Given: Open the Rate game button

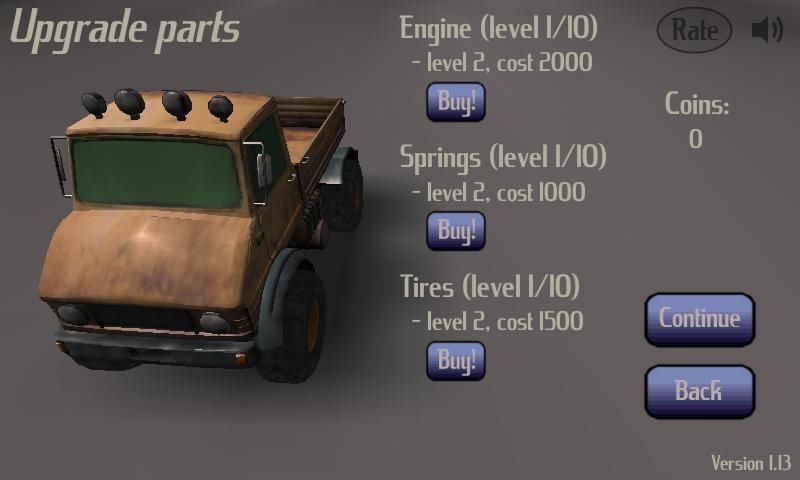Looking at the screenshot, I should point(694,31).
